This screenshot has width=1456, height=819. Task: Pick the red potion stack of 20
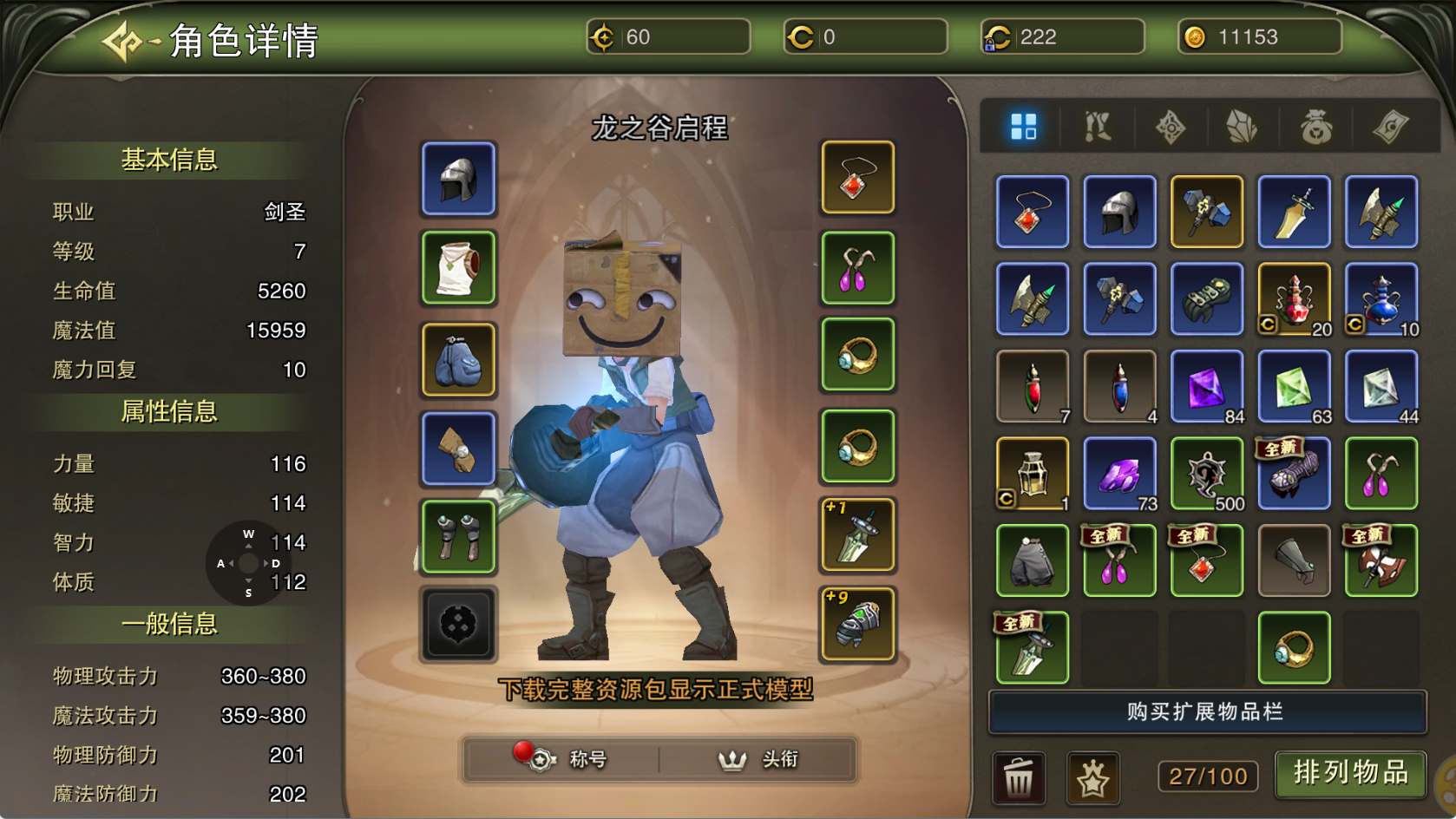click(1294, 299)
